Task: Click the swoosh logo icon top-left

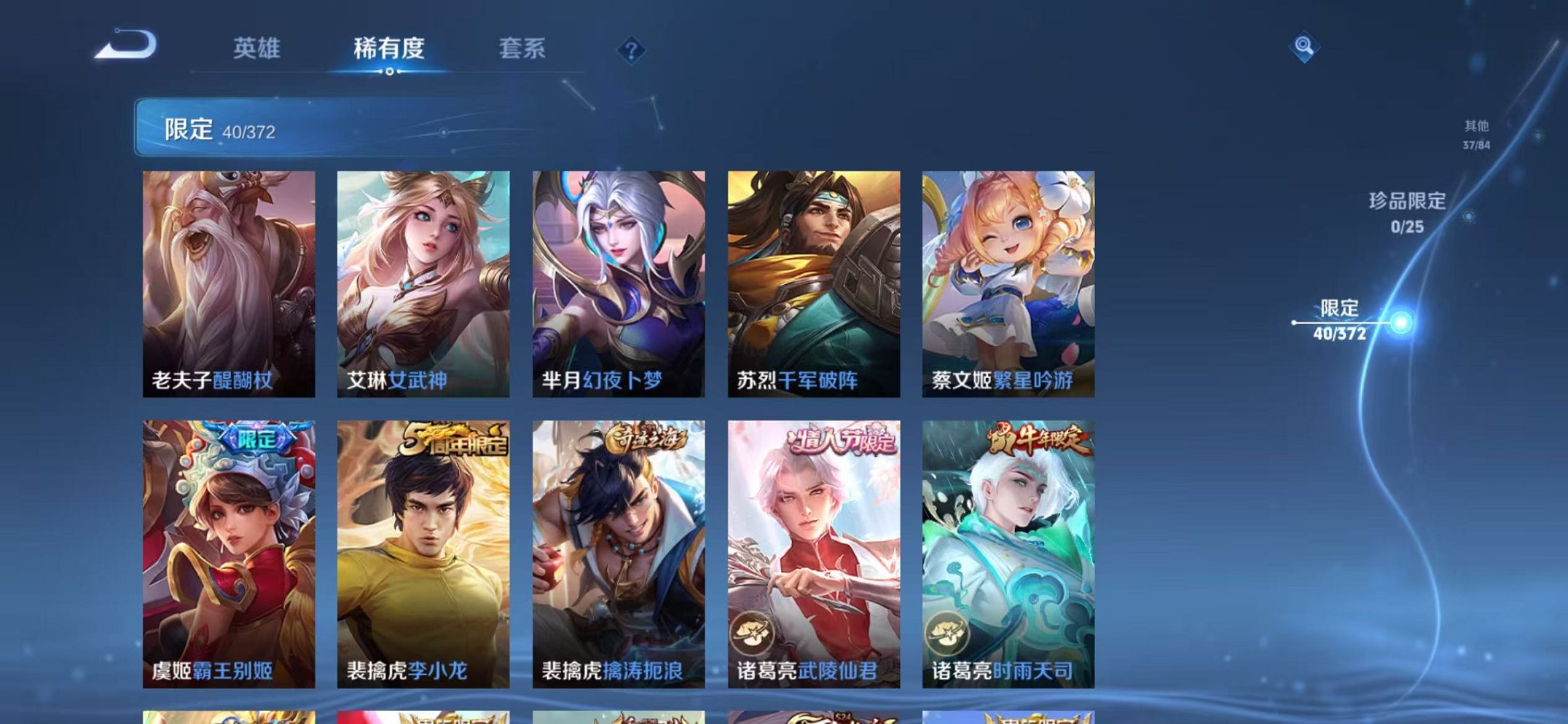Action: (x=124, y=47)
